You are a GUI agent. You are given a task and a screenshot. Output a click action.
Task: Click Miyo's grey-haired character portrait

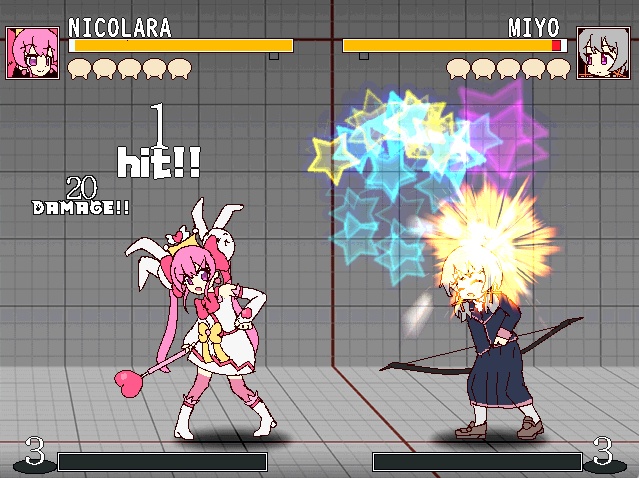(603, 53)
